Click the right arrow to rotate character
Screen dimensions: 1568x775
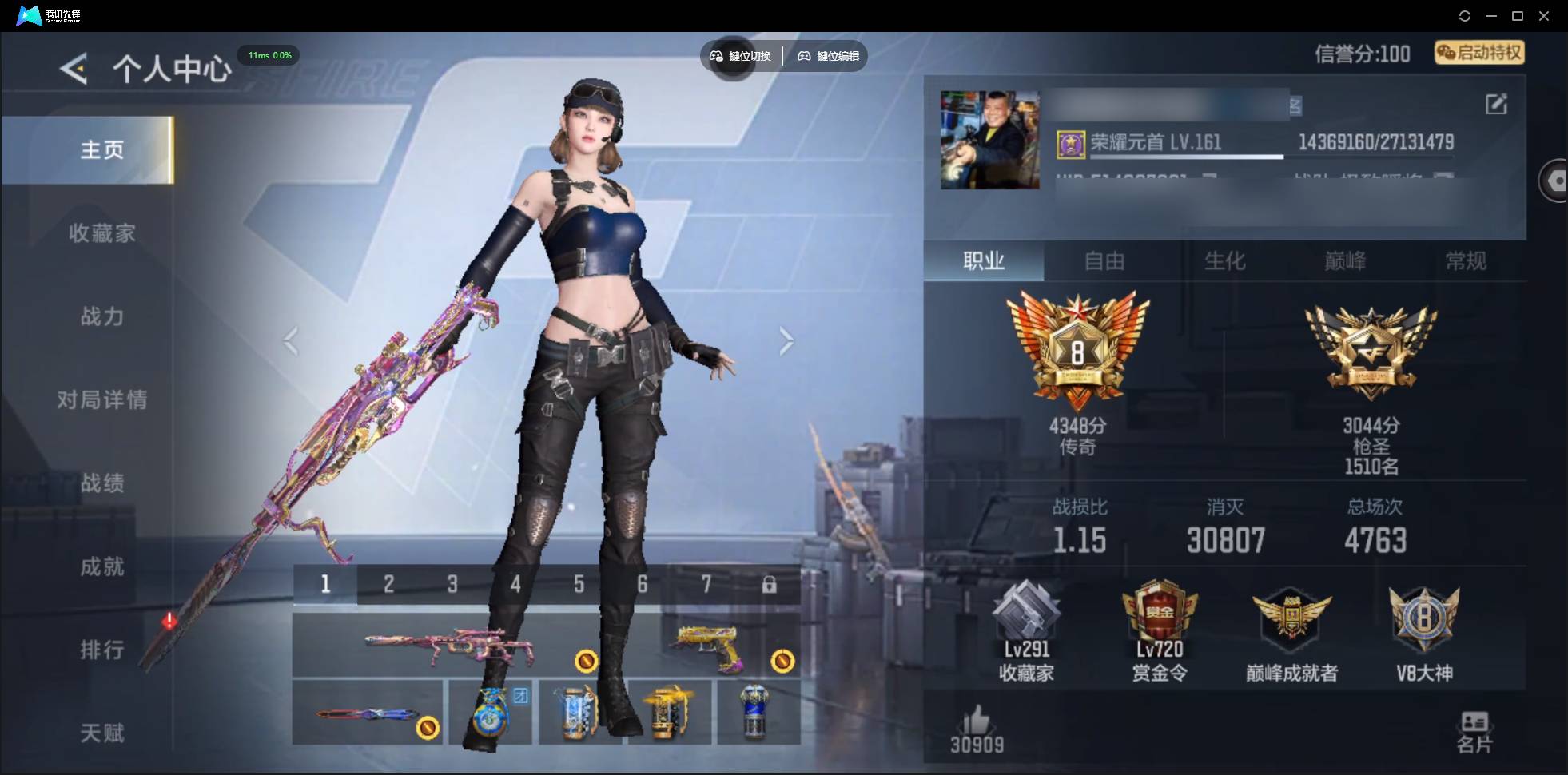tap(786, 341)
